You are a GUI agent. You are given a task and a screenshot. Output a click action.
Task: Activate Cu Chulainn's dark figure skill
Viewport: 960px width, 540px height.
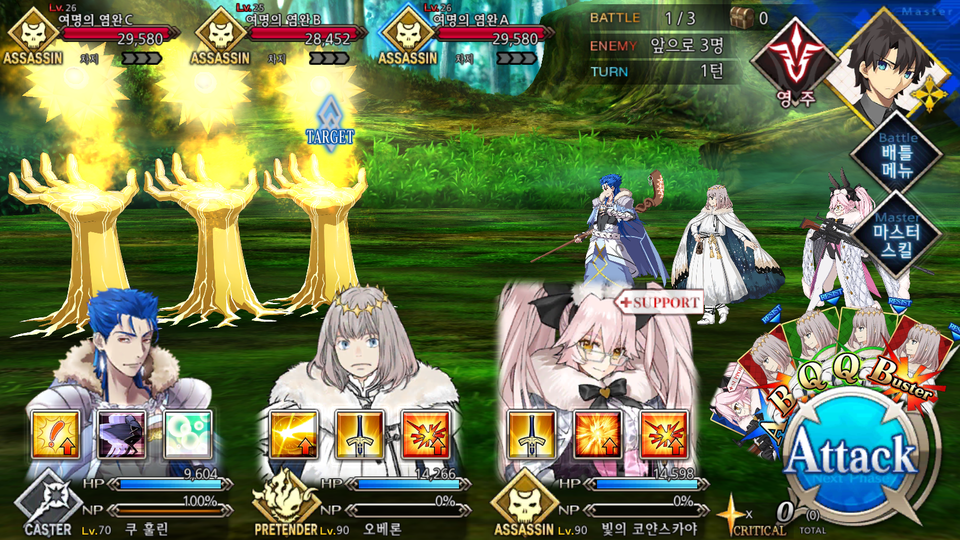point(122,433)
